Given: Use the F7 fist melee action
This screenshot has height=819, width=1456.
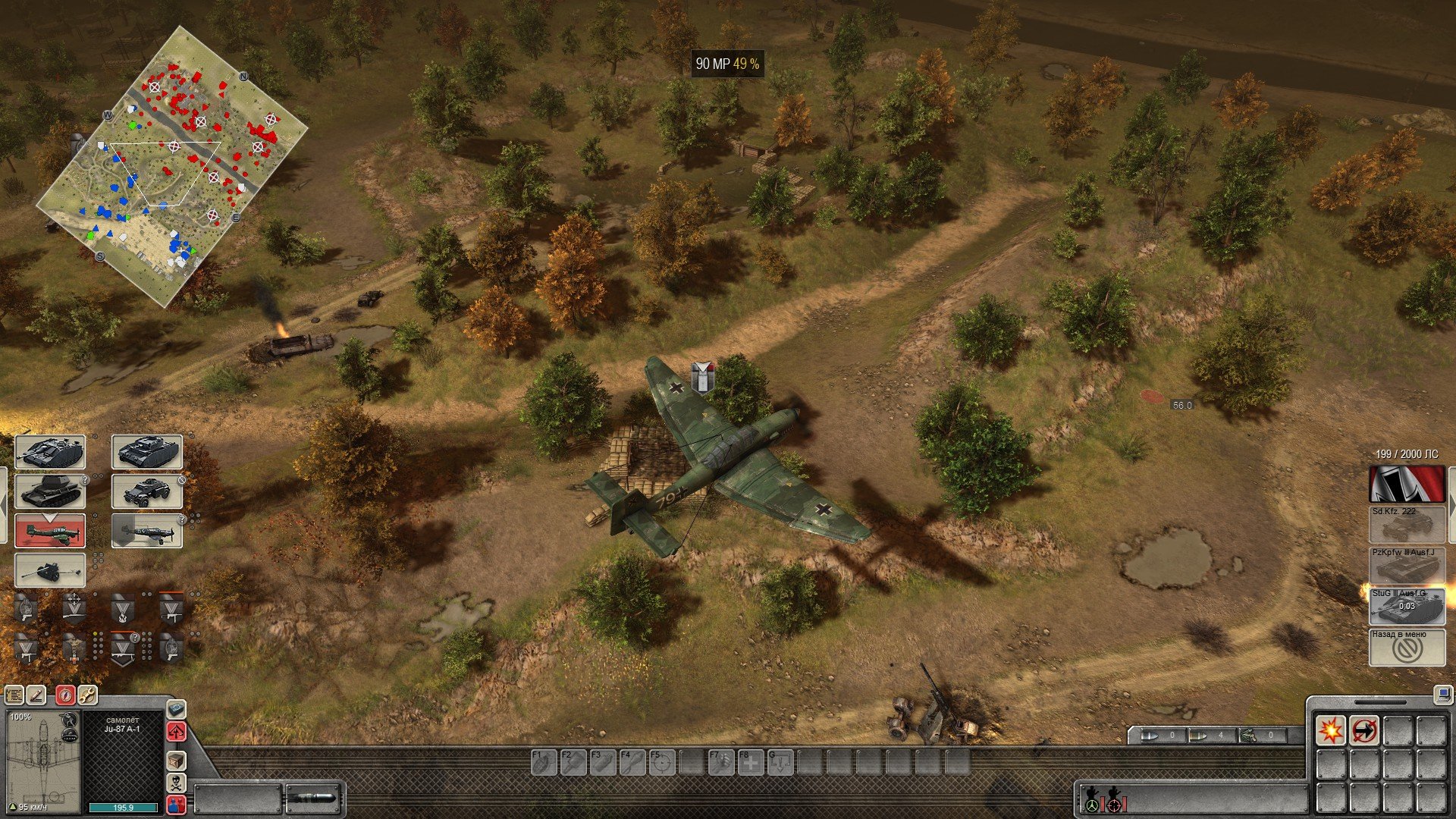Looking at the screenshot, I should point(720,762).
